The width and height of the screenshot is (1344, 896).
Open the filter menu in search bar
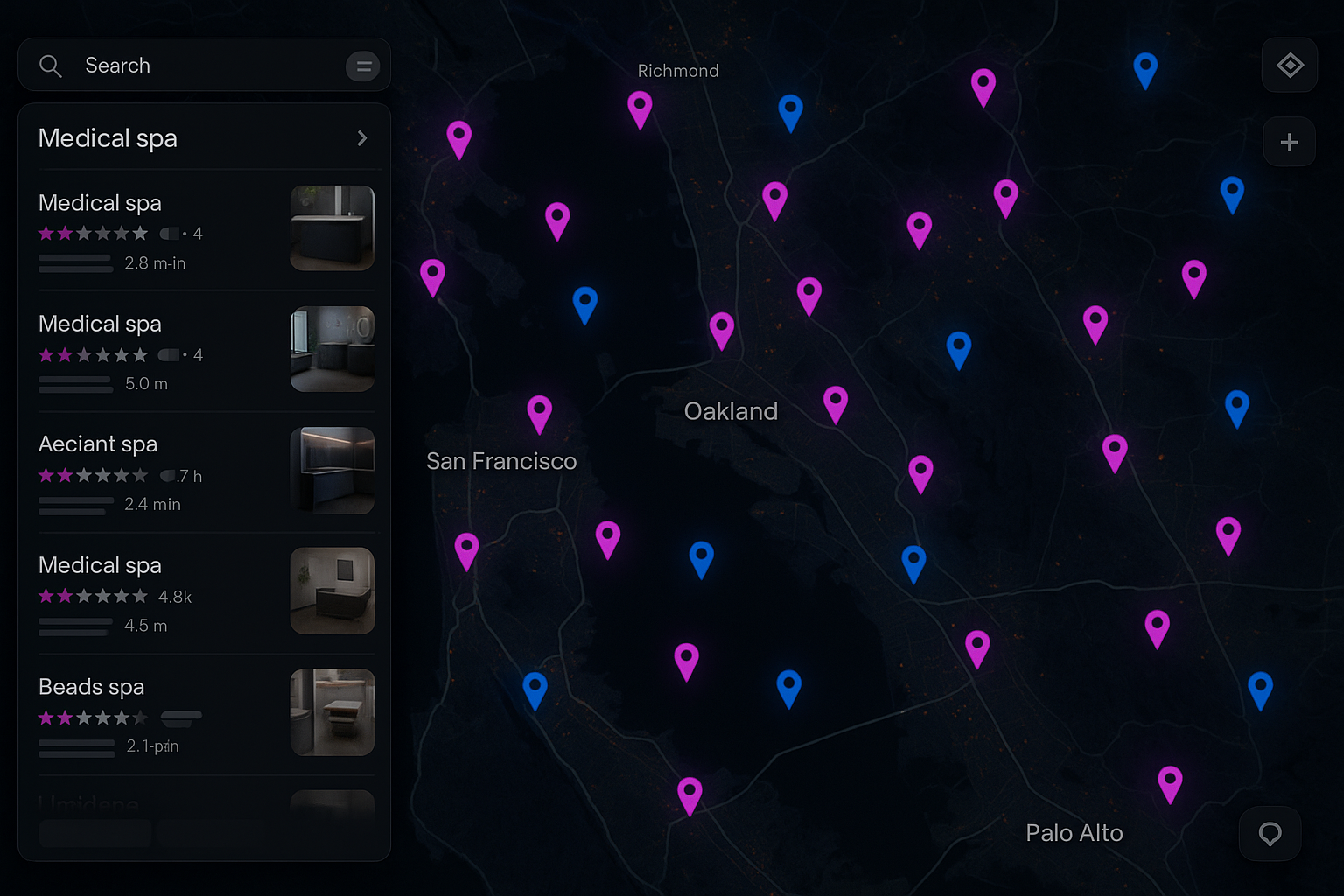coord(362,66)
